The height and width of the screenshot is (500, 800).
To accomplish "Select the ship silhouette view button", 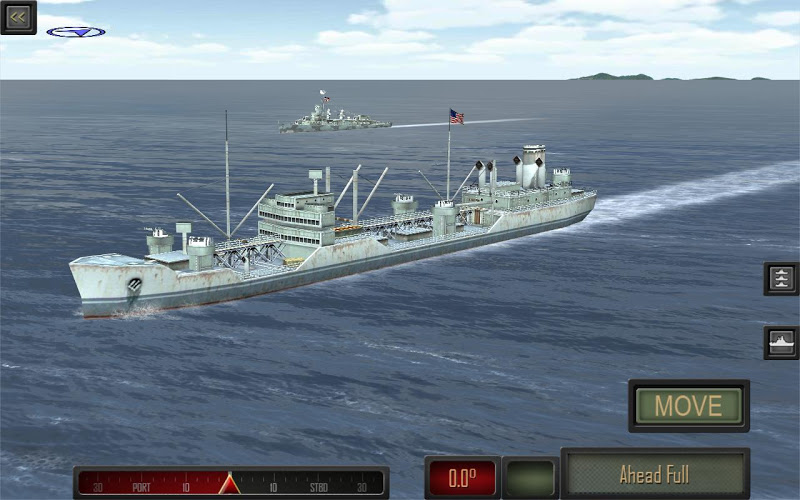I will [781, 342].
